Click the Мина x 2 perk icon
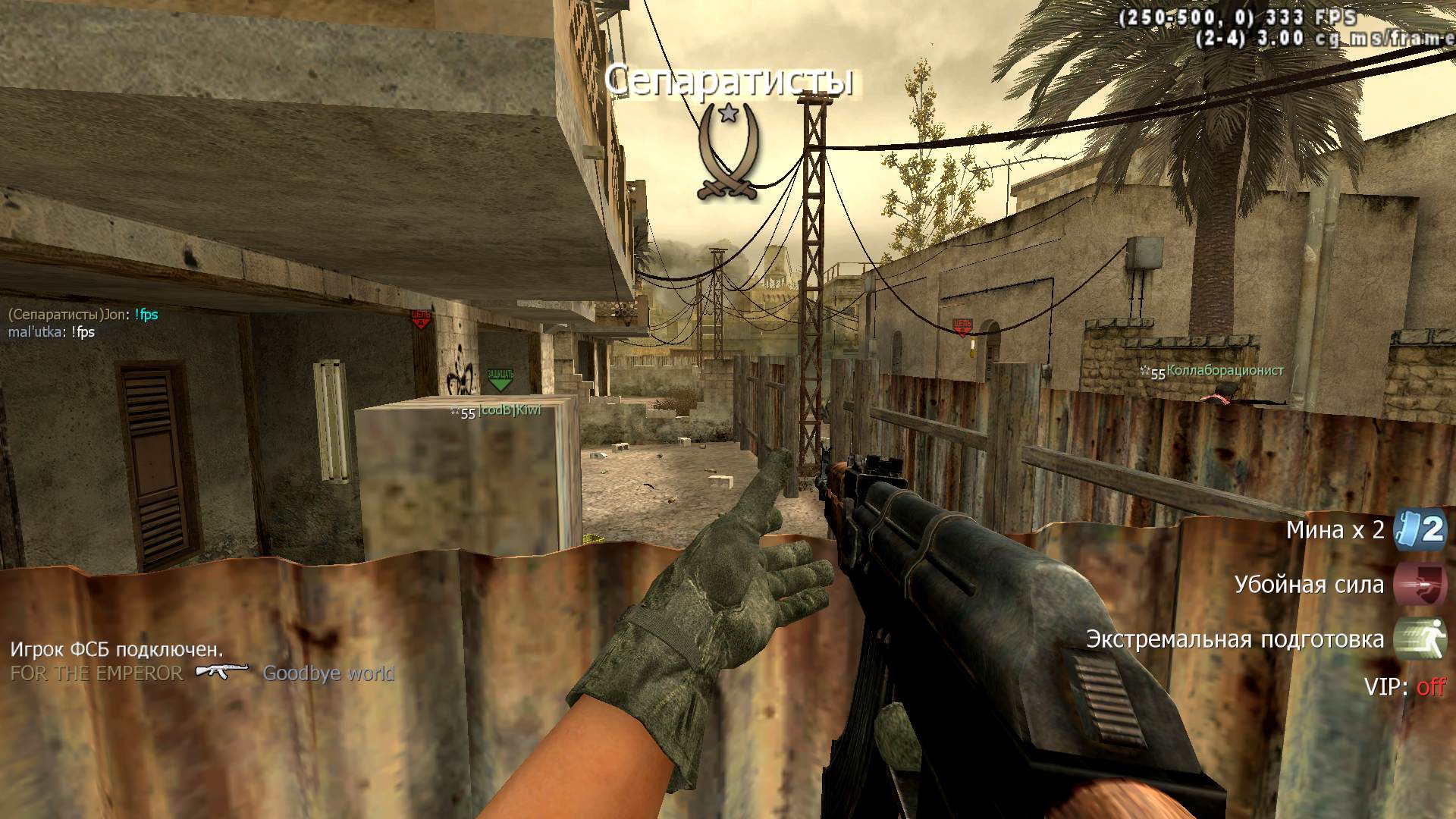This screenshot has height=819, width=1456. (1420, 529)
